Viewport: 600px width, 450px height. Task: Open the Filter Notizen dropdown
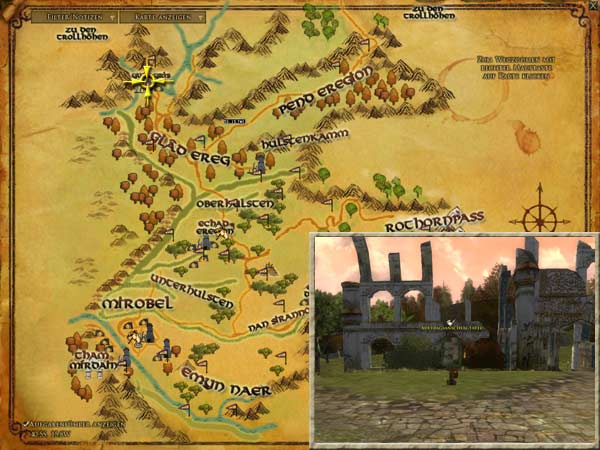tap(75, 16)
